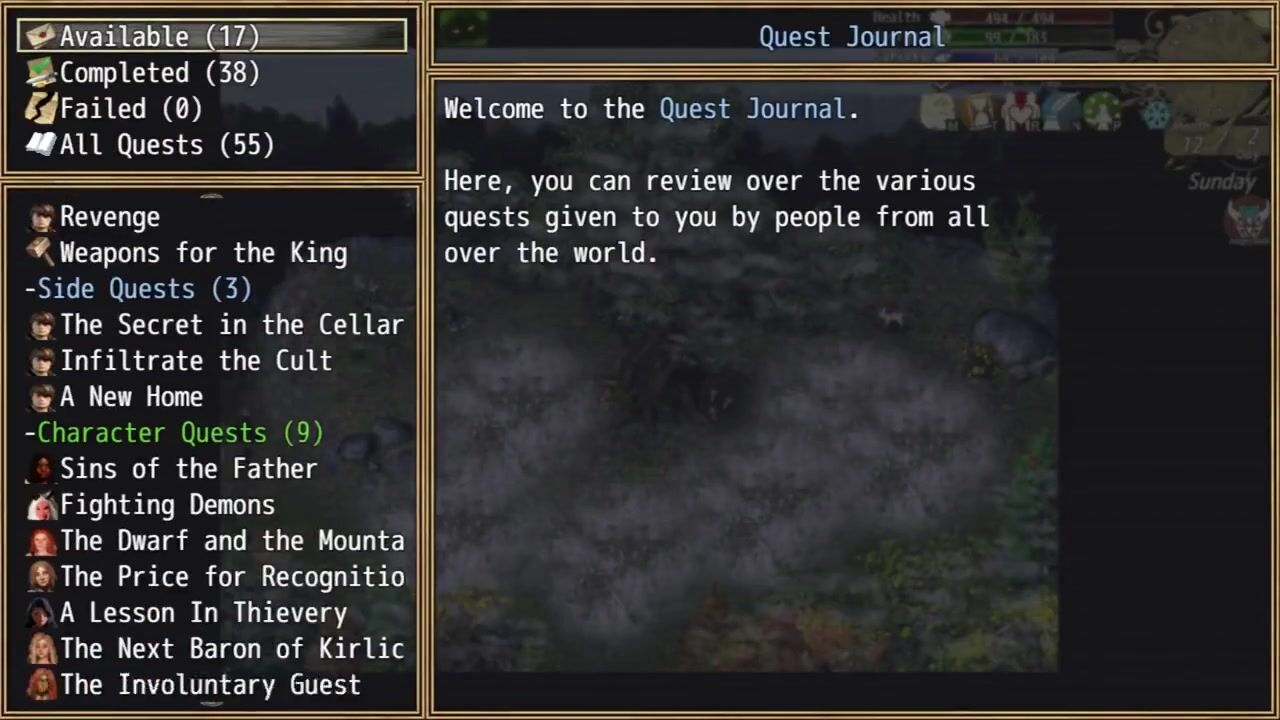Switch to Completed quests list
The width and height of the screenshot is (1280, 720).
(160, 73)
